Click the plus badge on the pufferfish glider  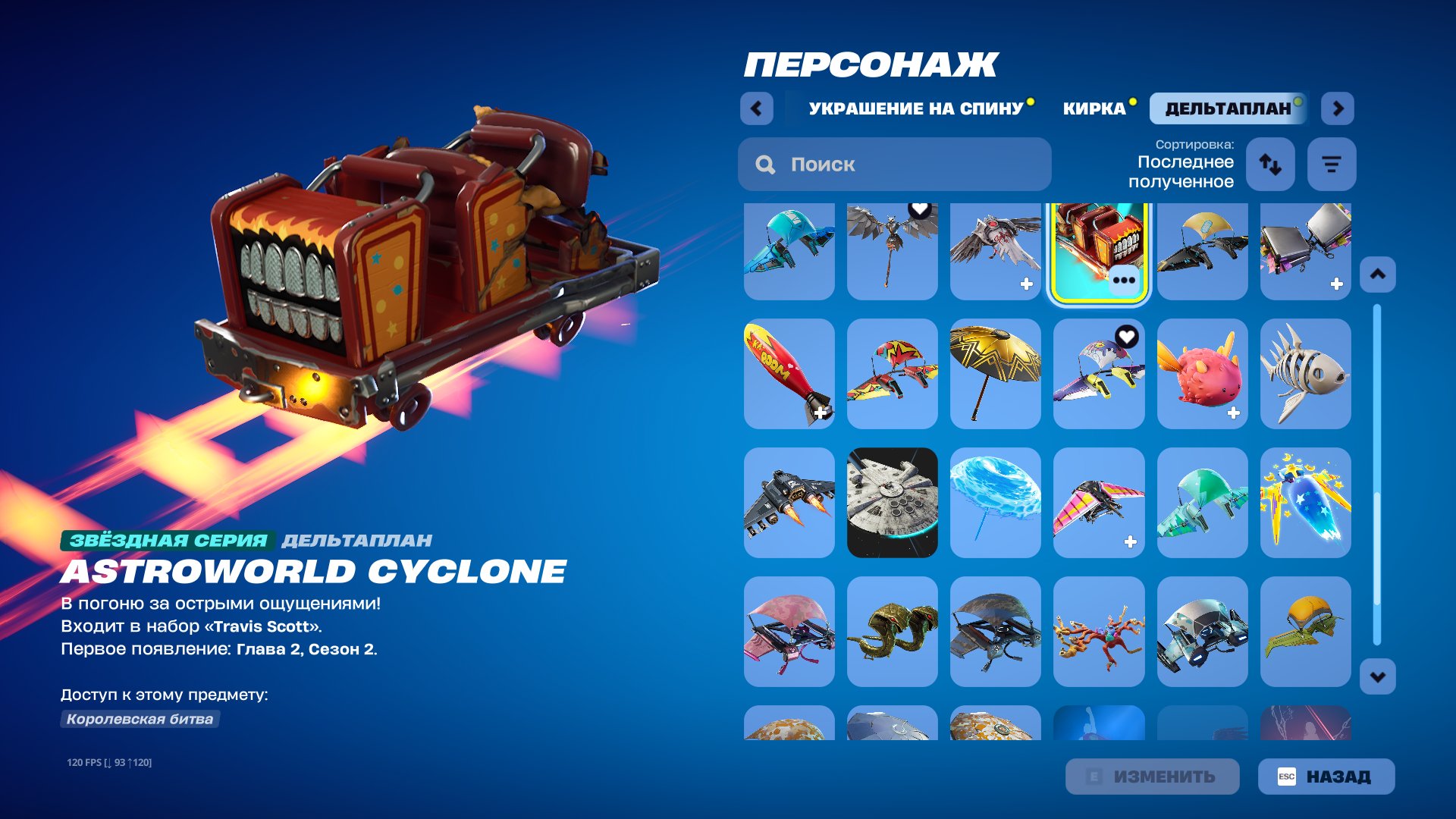click(x=1233, y=412)
